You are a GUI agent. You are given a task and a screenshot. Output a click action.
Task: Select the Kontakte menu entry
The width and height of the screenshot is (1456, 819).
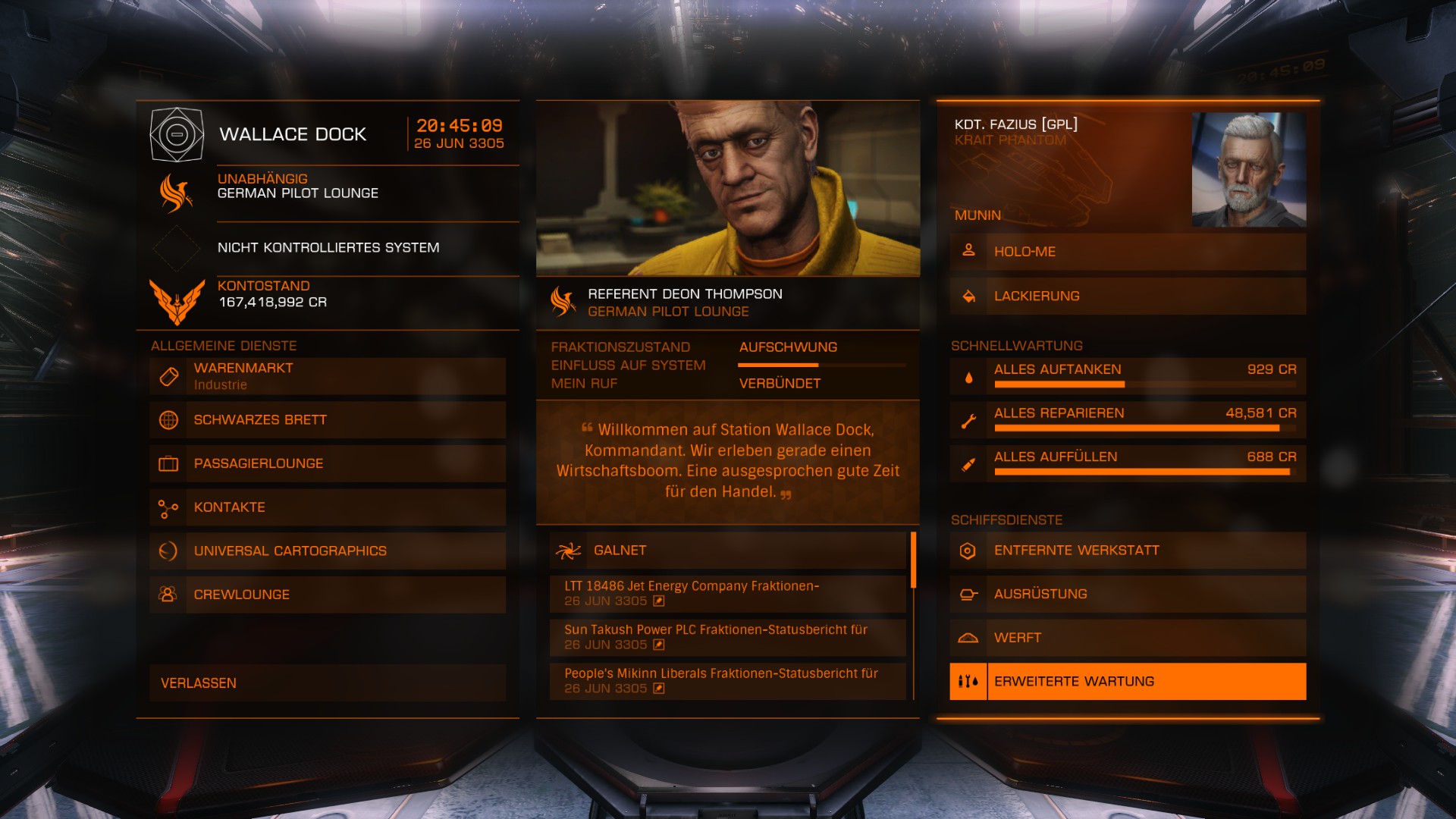pyautogui.click(x=328, y=507)
